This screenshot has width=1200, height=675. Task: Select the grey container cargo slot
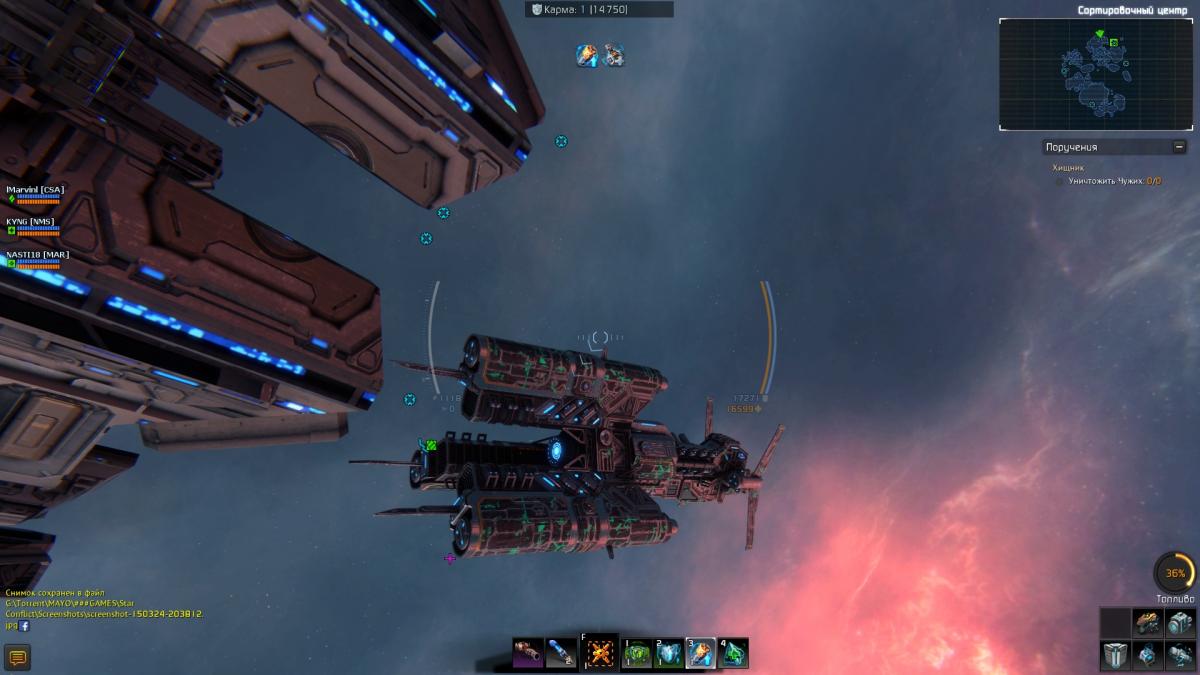pyautogui.click(x=1115, y=655)
